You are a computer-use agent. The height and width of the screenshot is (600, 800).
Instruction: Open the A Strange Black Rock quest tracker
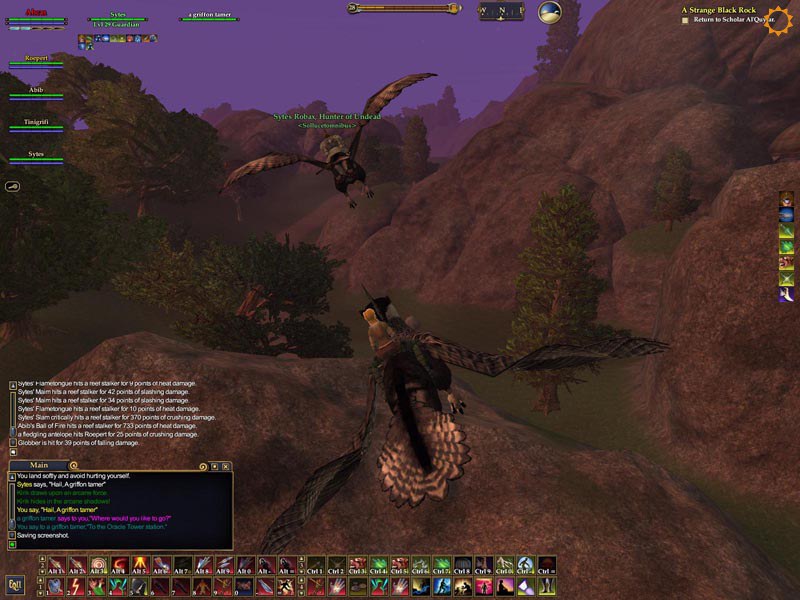[x=714, y=10]
